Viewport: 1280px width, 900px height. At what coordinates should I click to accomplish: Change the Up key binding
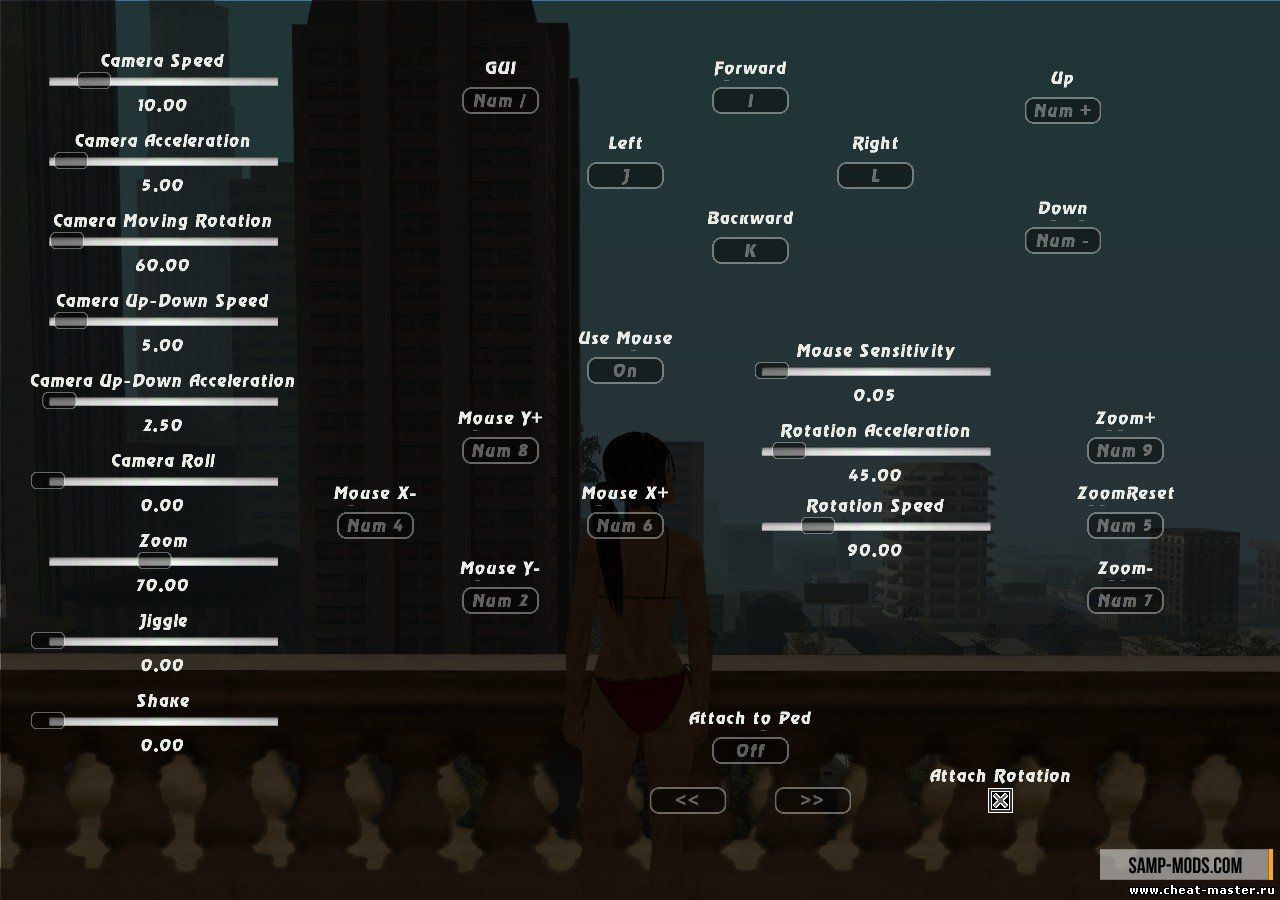coord(1062,111)
